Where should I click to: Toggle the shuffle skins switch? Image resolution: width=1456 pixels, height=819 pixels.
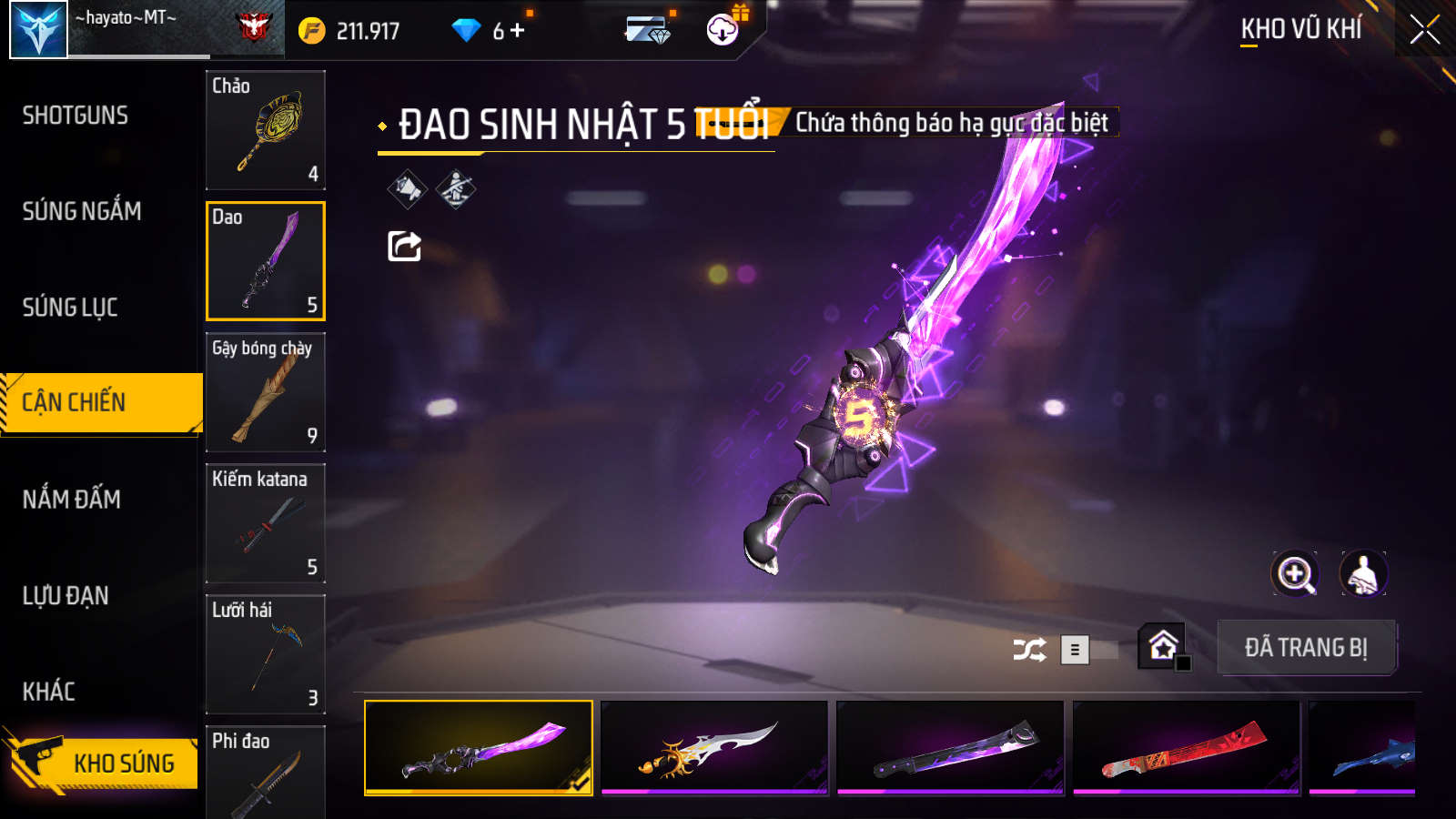[x=1088, y=650]
